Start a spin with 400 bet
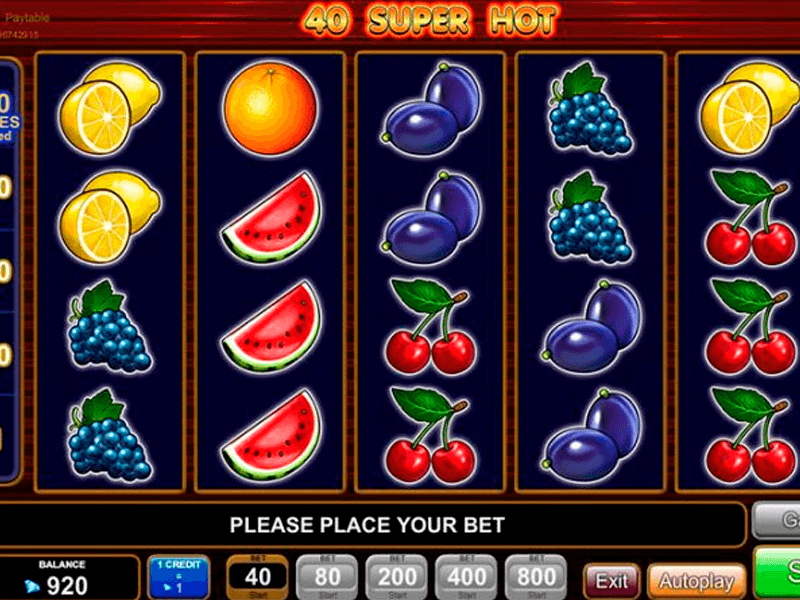Viewport: 800px width, 600px height. [x=467, y=579]
